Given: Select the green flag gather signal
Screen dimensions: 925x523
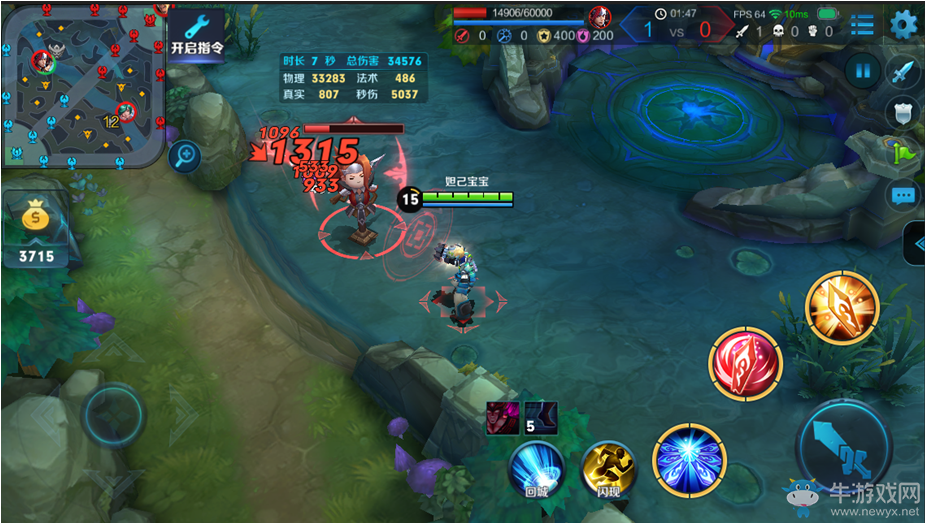Looking at the screenshot, I should click(903, 154).
